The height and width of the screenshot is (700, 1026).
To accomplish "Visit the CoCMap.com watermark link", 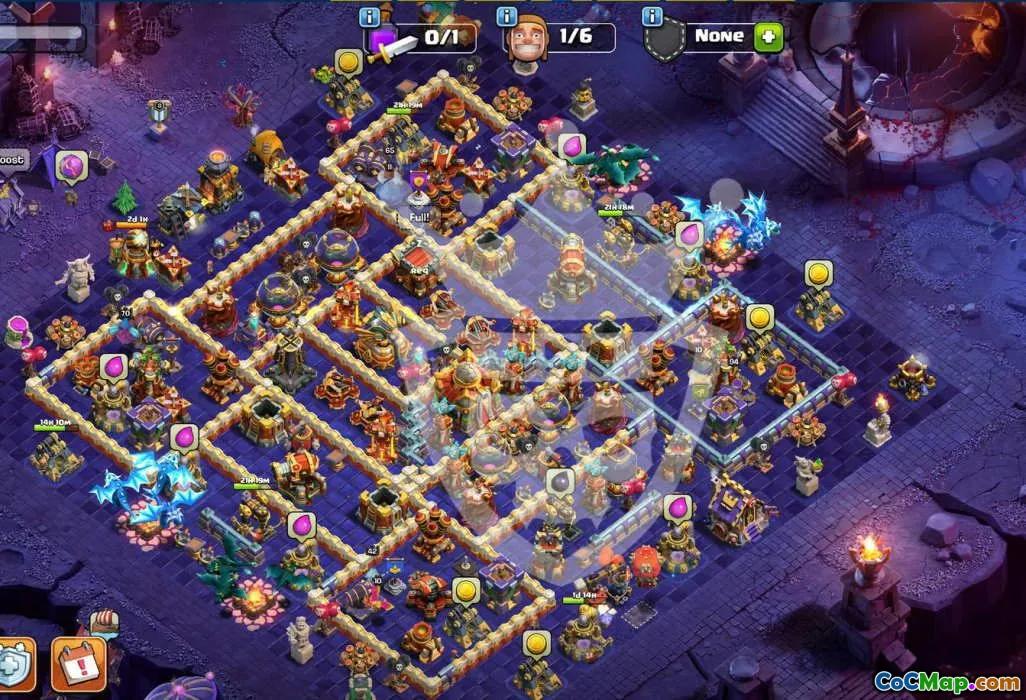I will click(x=947, y=682).
